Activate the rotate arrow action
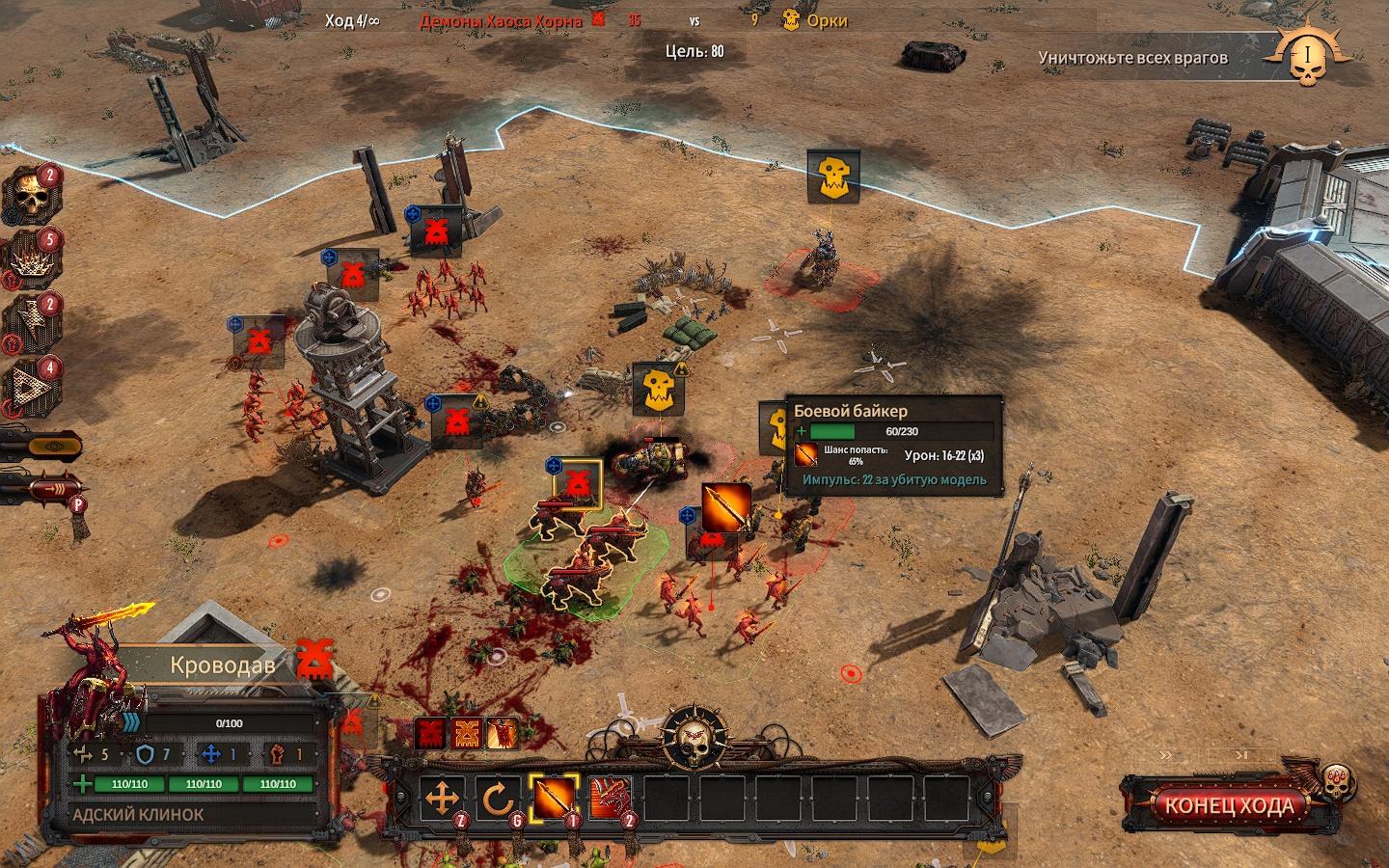 pyautogui.click(x=497, y=800)
